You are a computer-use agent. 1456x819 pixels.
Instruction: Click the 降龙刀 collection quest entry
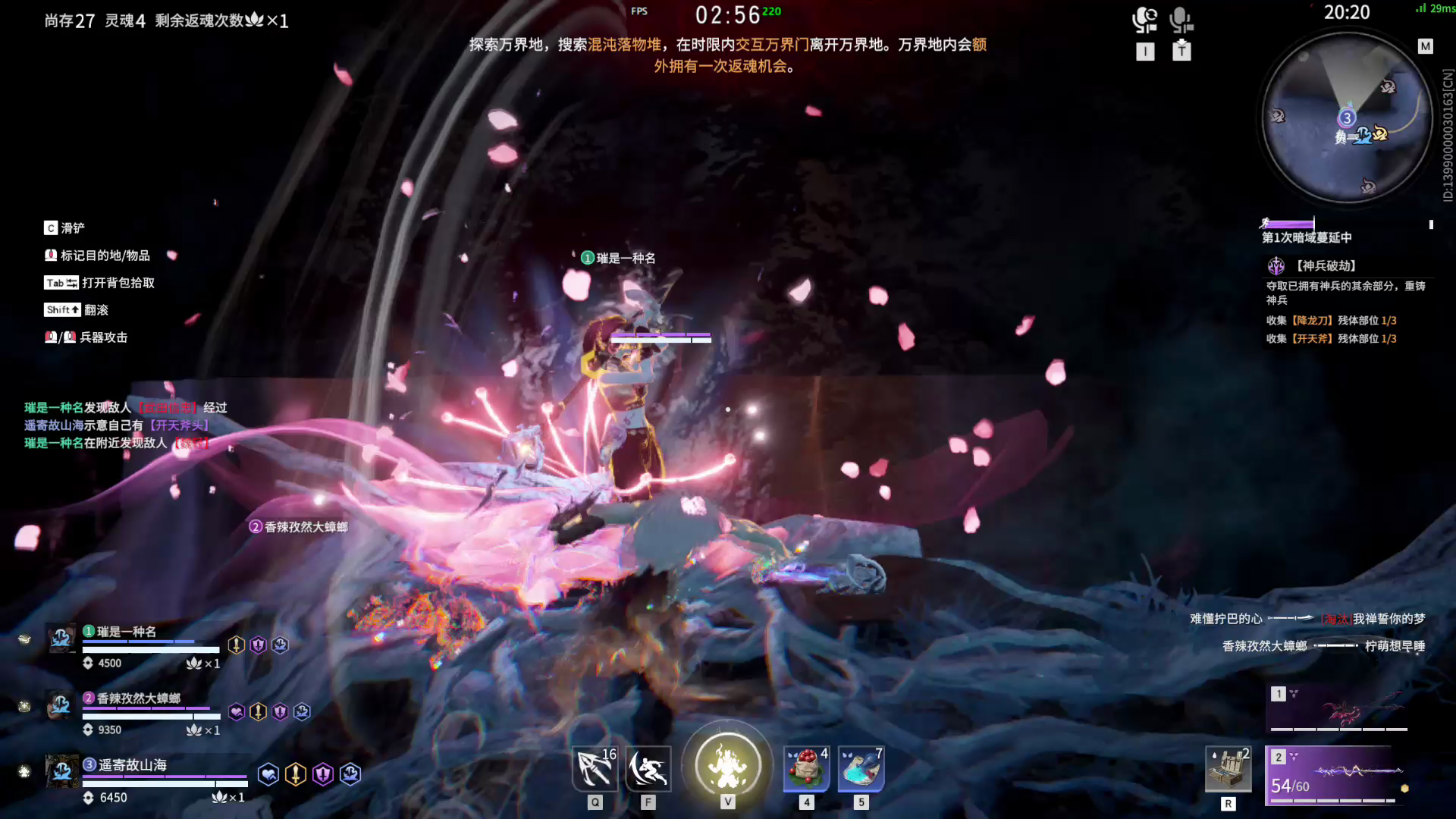tap(1332, 320)
